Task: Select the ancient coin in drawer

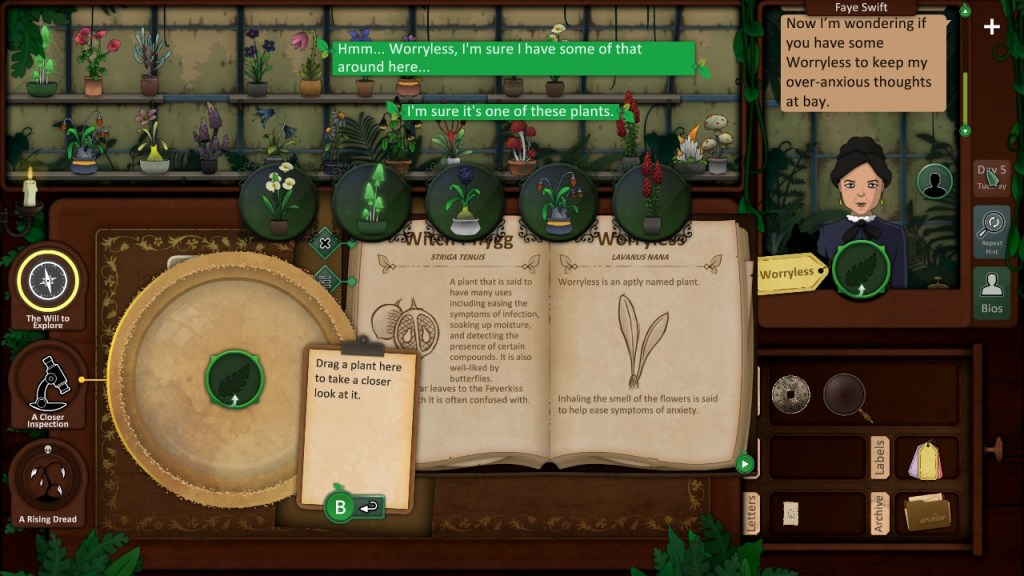Action: coord(790,394)
